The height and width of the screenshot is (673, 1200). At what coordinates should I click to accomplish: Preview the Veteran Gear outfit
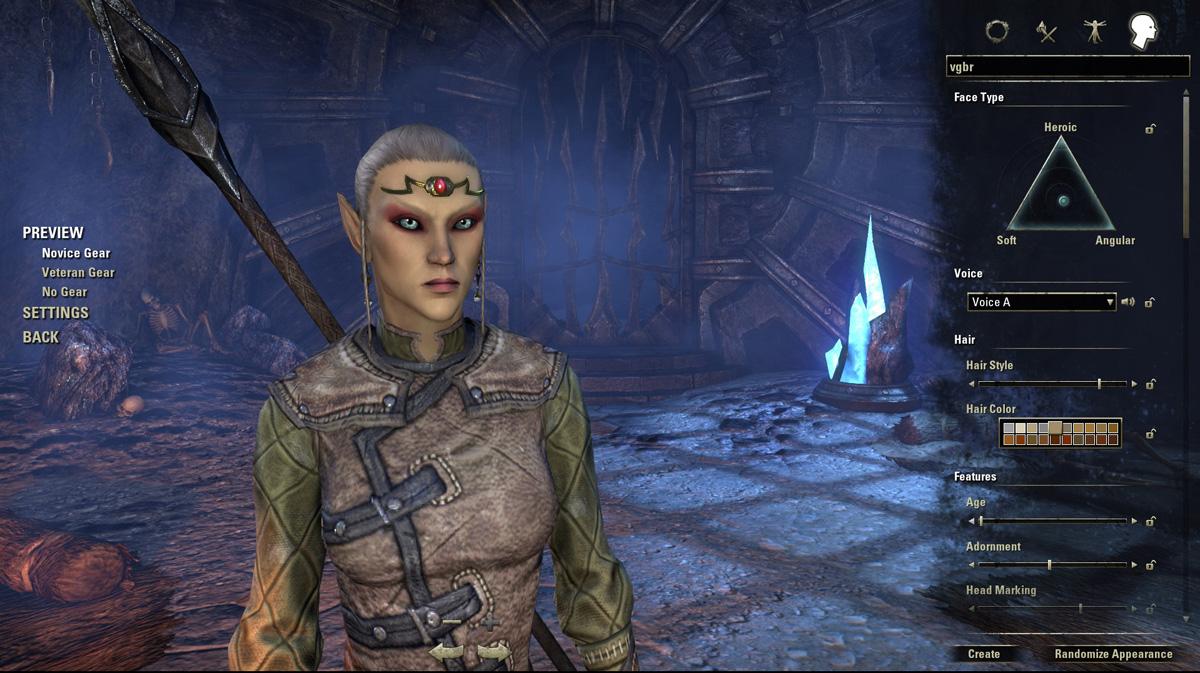78,273
